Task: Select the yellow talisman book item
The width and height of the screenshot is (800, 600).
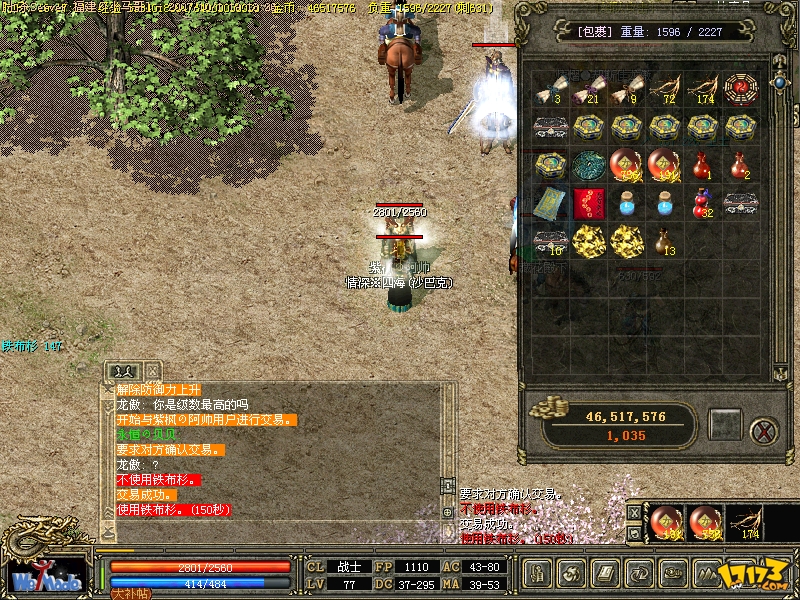Action: pos(550,202)
